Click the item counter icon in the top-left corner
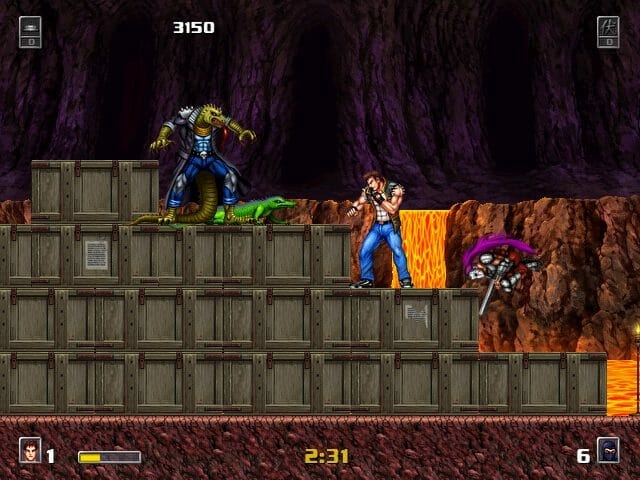This screenshot has width=640, height=480. pyautogui.click(x=30, y=32)
